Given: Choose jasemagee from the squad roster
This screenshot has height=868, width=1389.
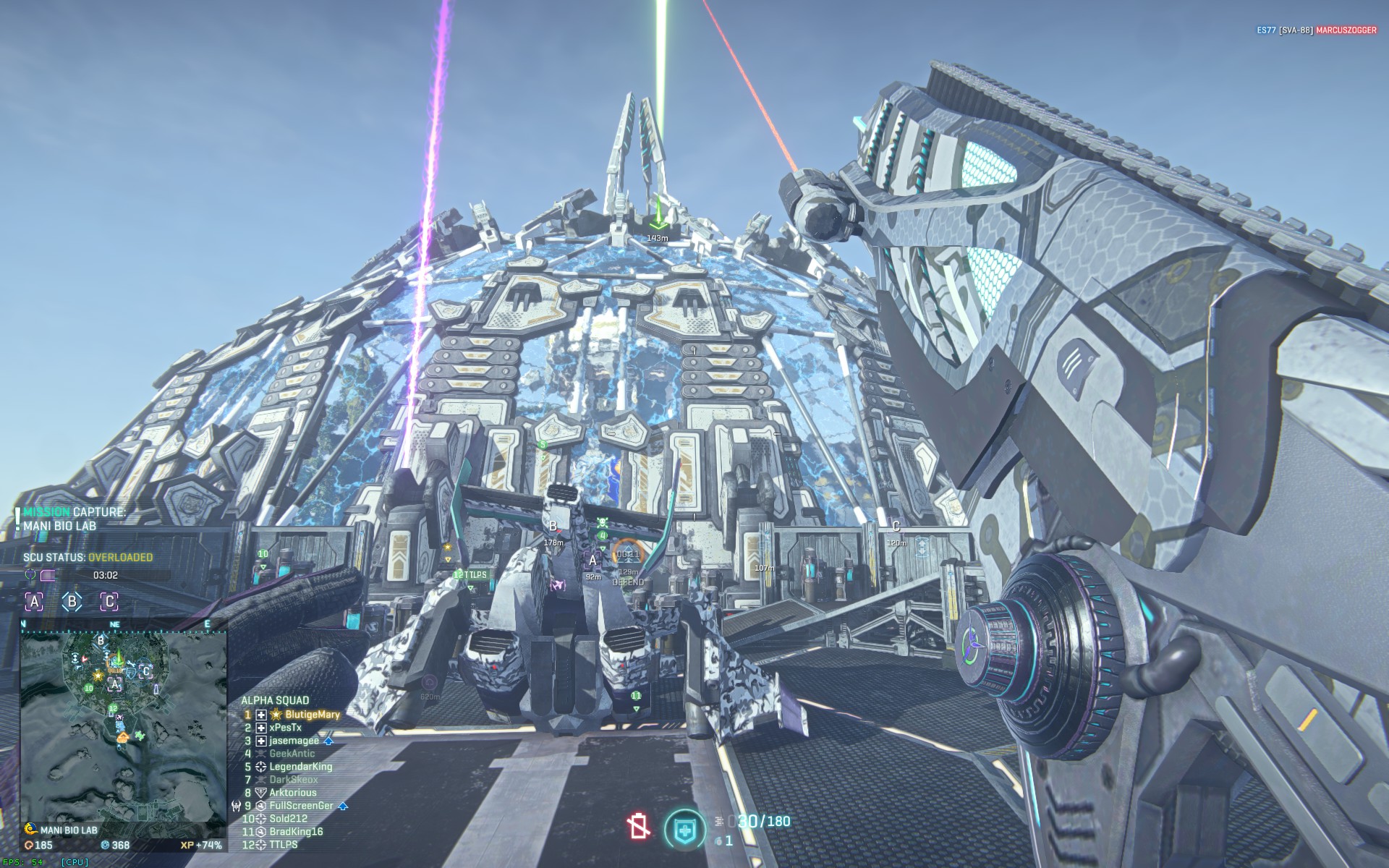Looking at the screenshot, I should [x=294, y=741].
